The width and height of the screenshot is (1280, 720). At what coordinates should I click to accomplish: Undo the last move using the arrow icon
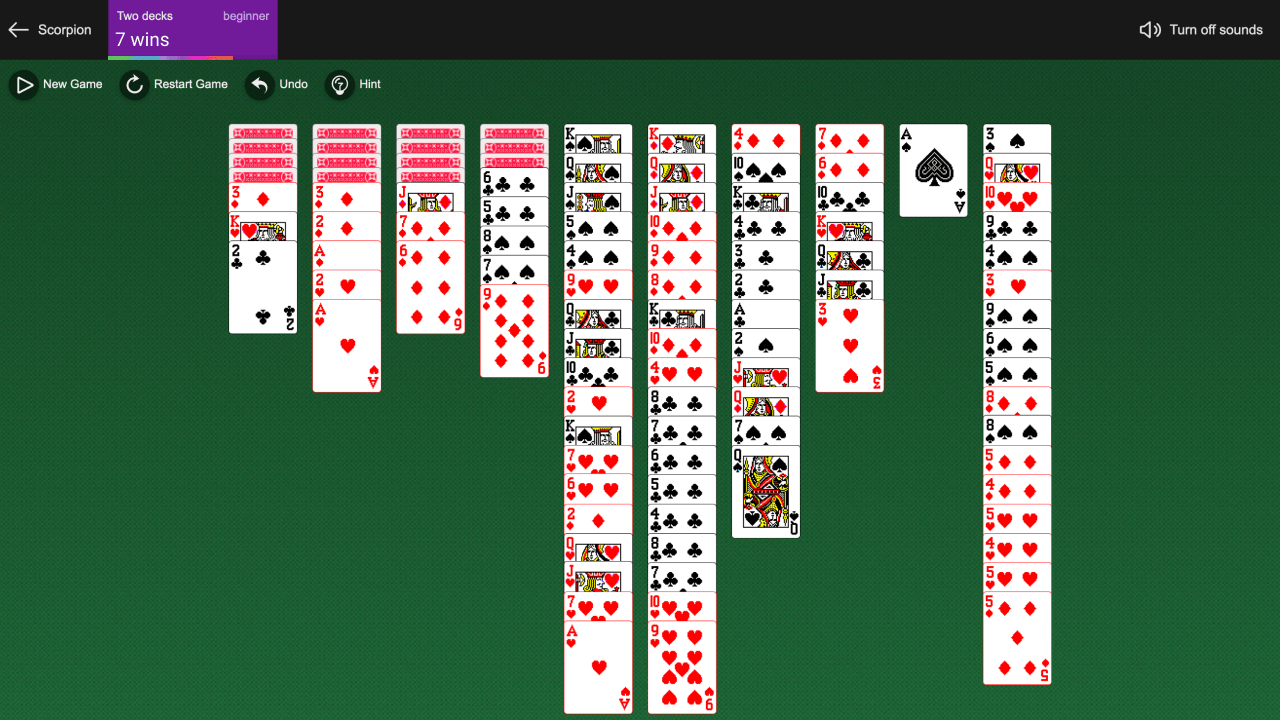(x=257, y=84)
